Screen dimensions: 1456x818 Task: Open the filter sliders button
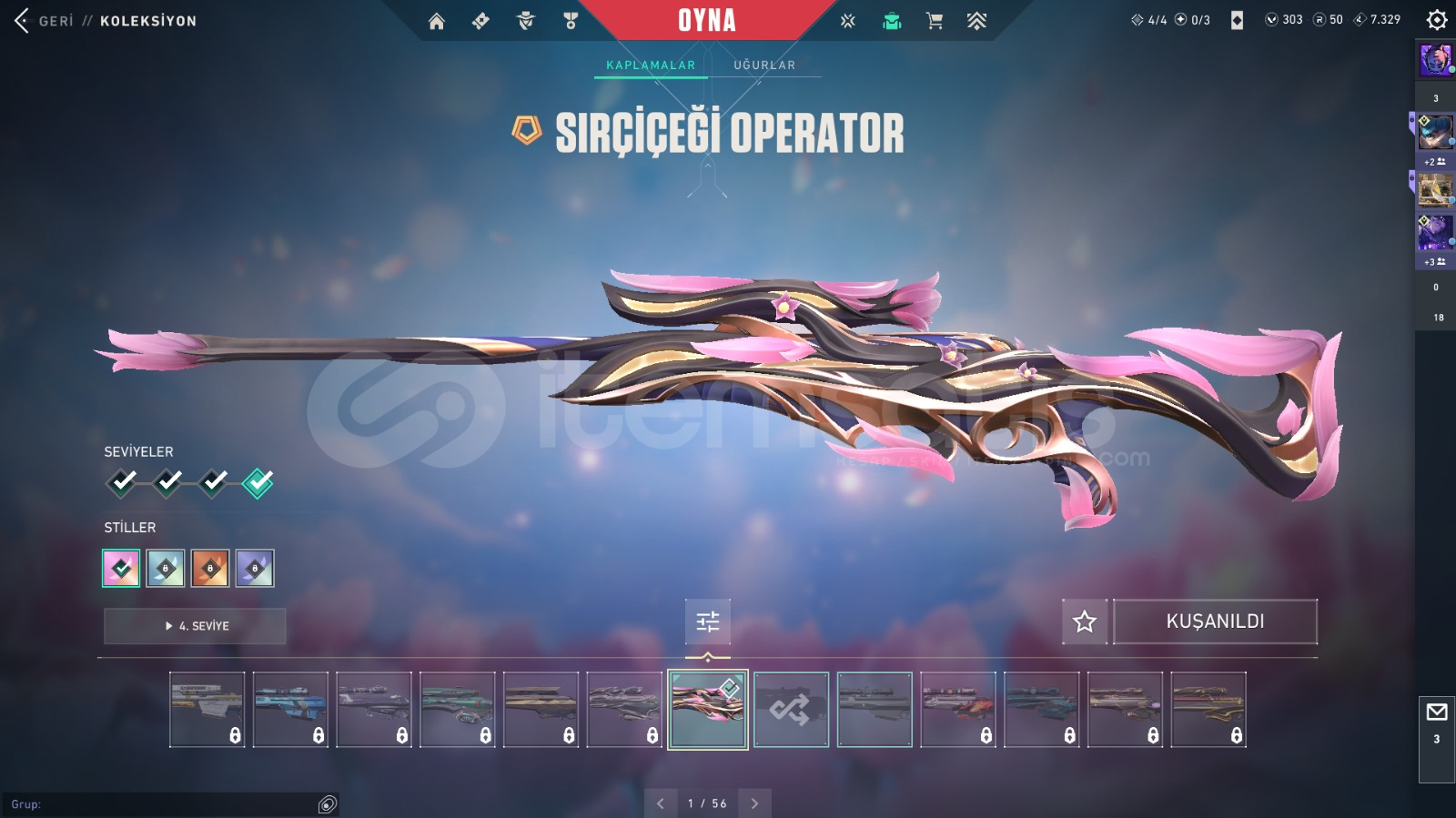click(708, 621)
